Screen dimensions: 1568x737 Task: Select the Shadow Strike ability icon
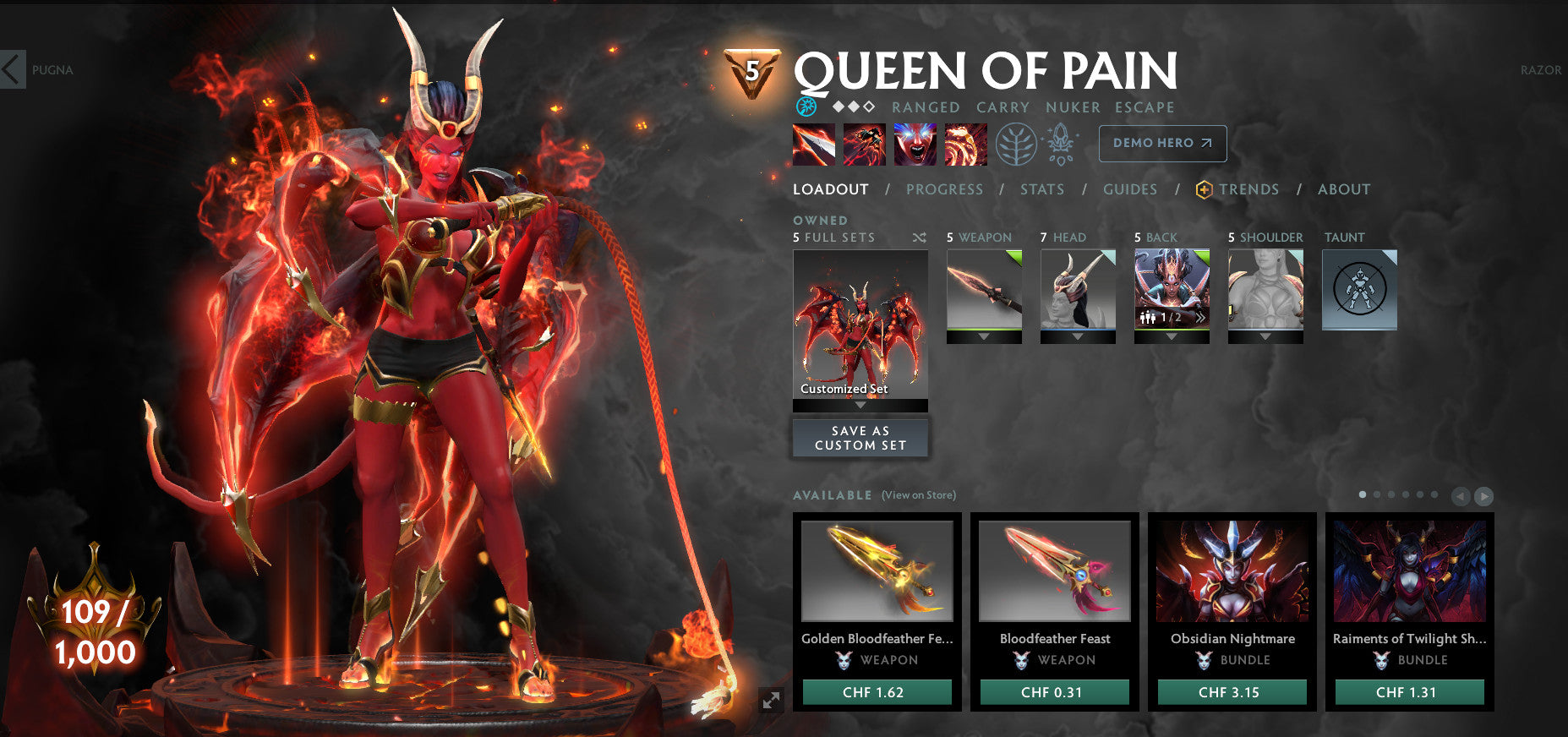click(813, 145)
